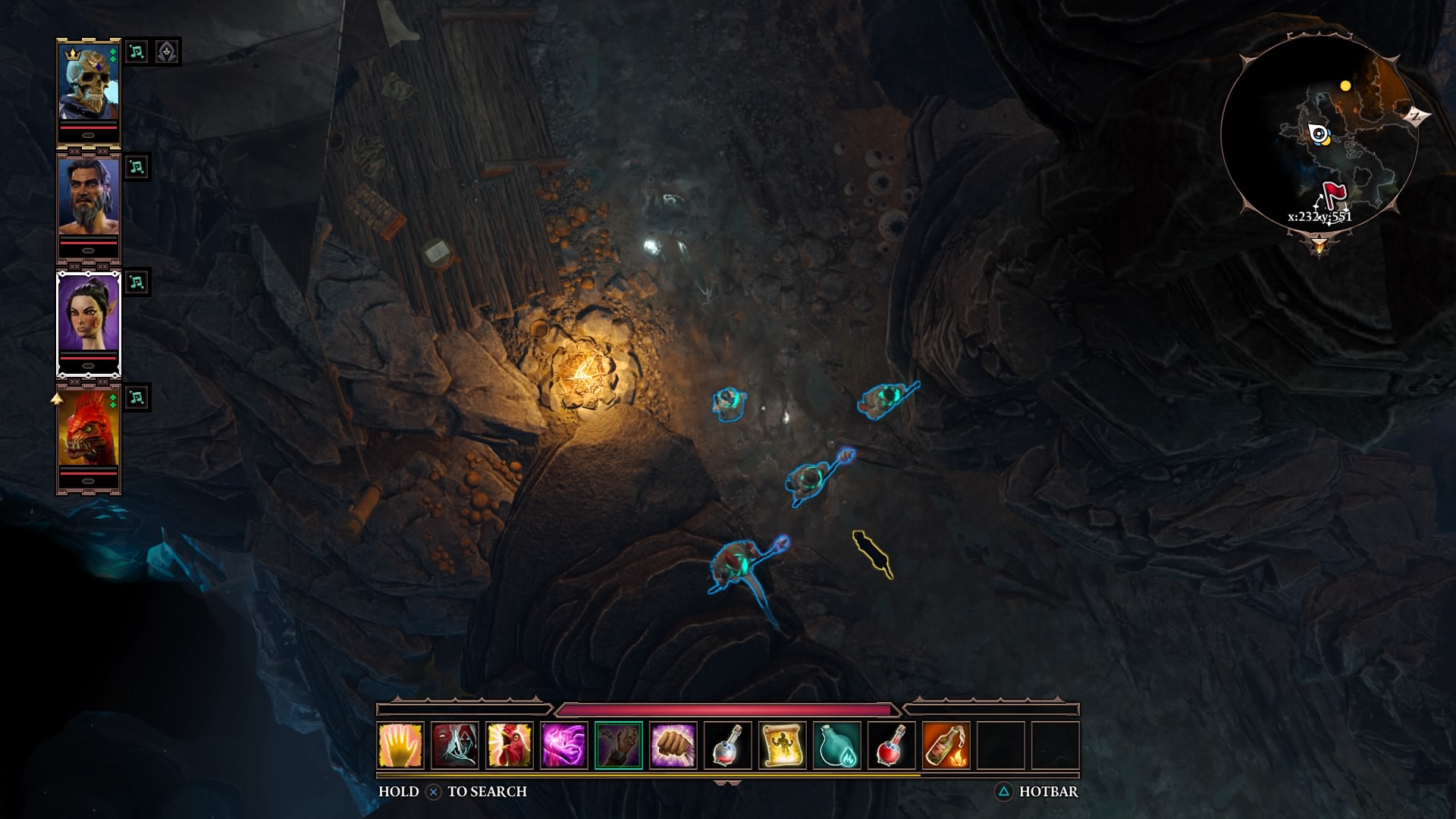Click the skull character's music note status
1456x819 pixels.
click(136, 52)
